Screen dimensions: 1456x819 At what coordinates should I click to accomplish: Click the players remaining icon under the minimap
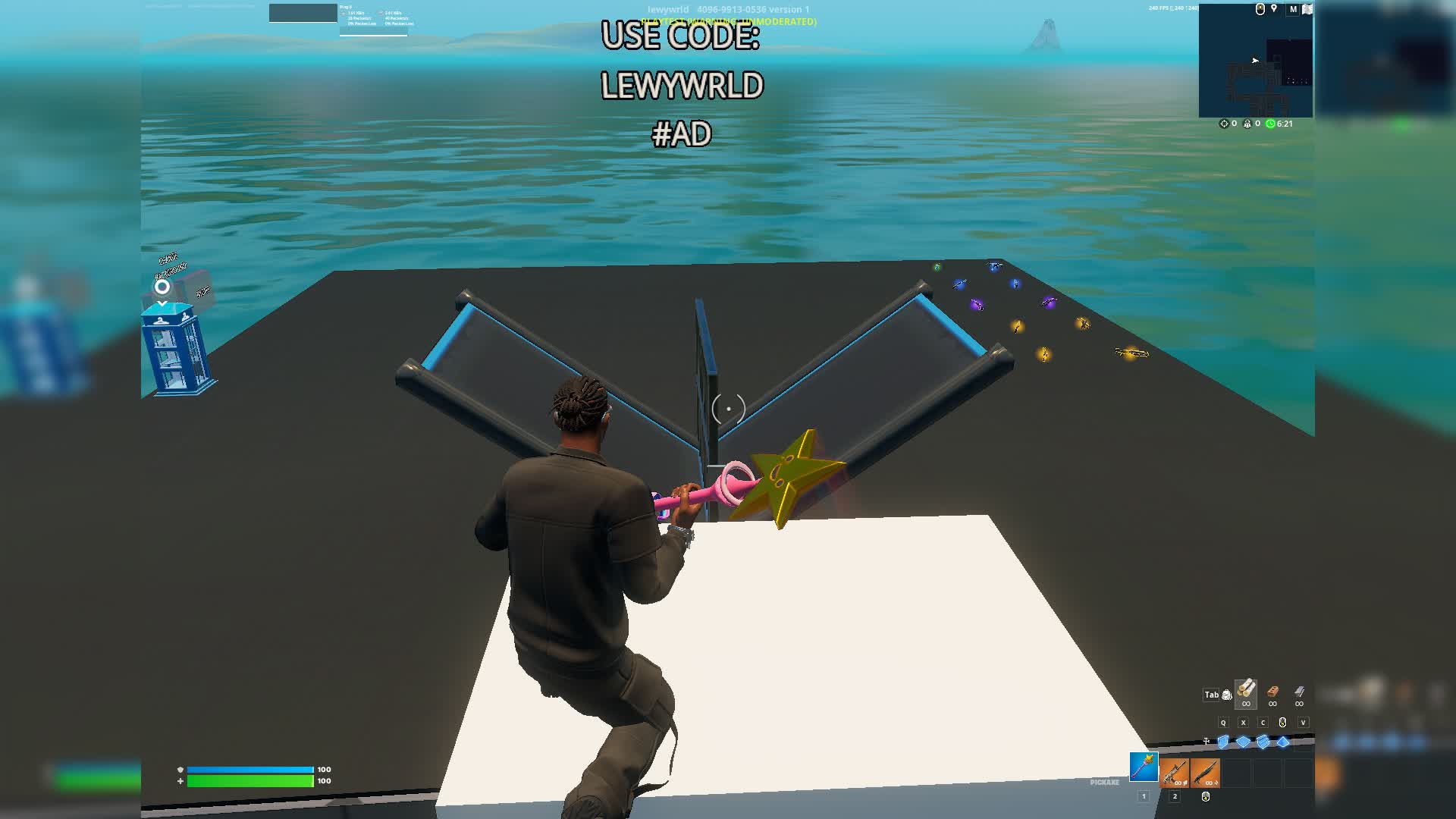pos(1247,124)
